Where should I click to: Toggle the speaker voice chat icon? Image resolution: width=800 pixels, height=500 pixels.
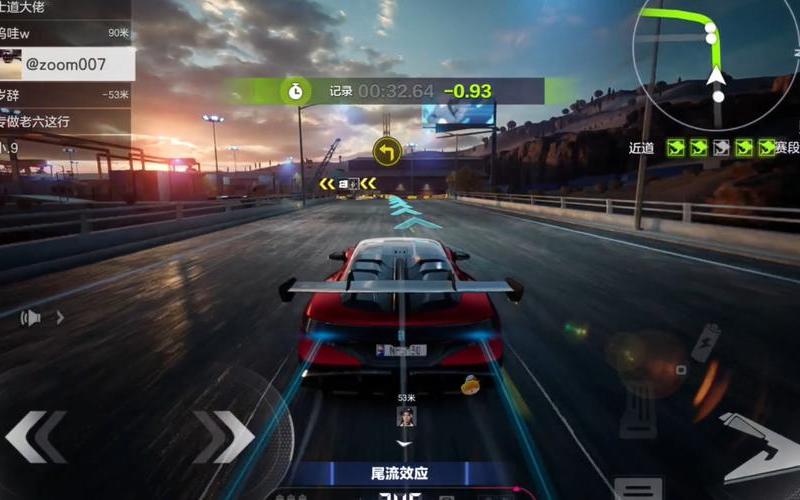[x=33, y=318]
